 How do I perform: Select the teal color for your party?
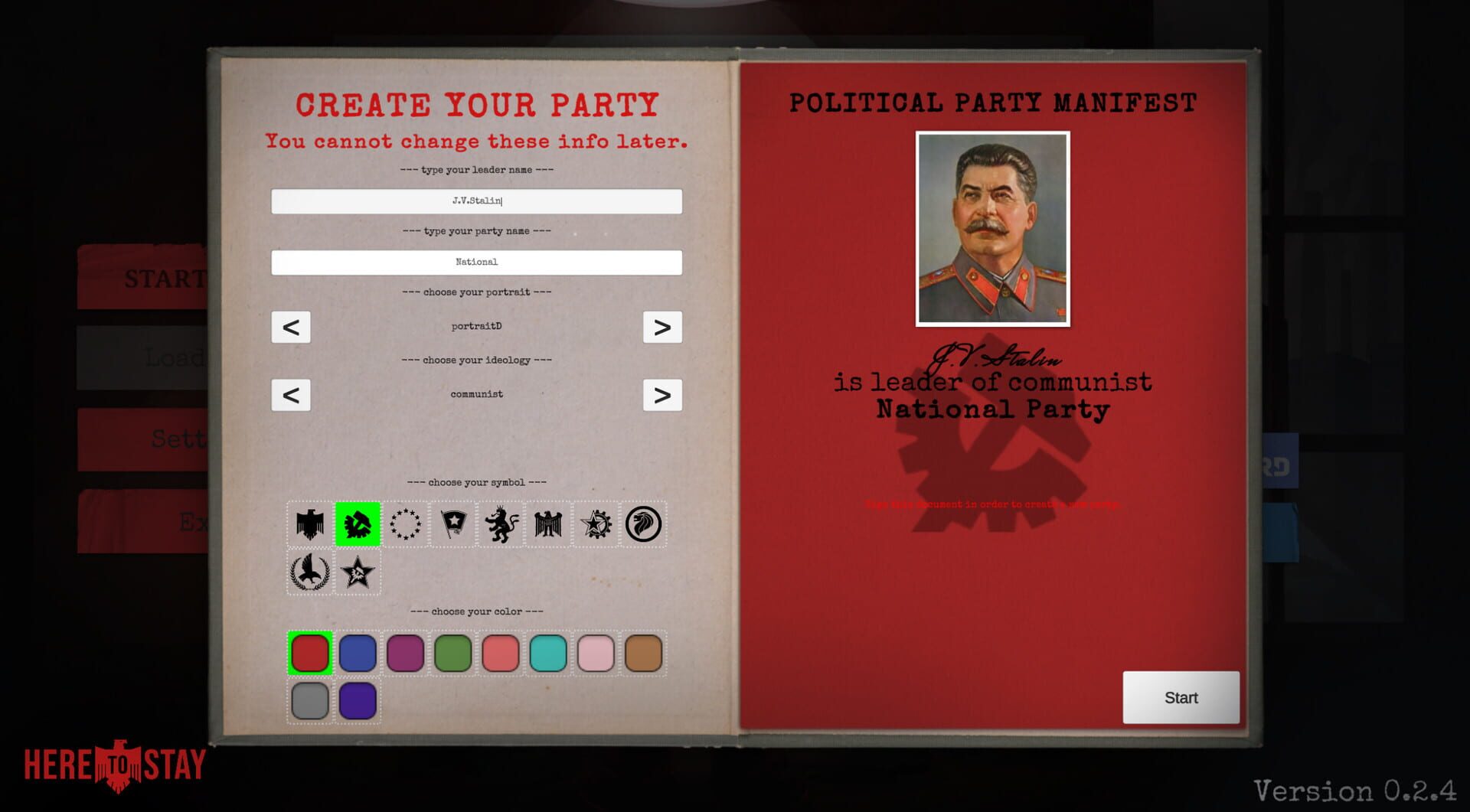[548, 653]
